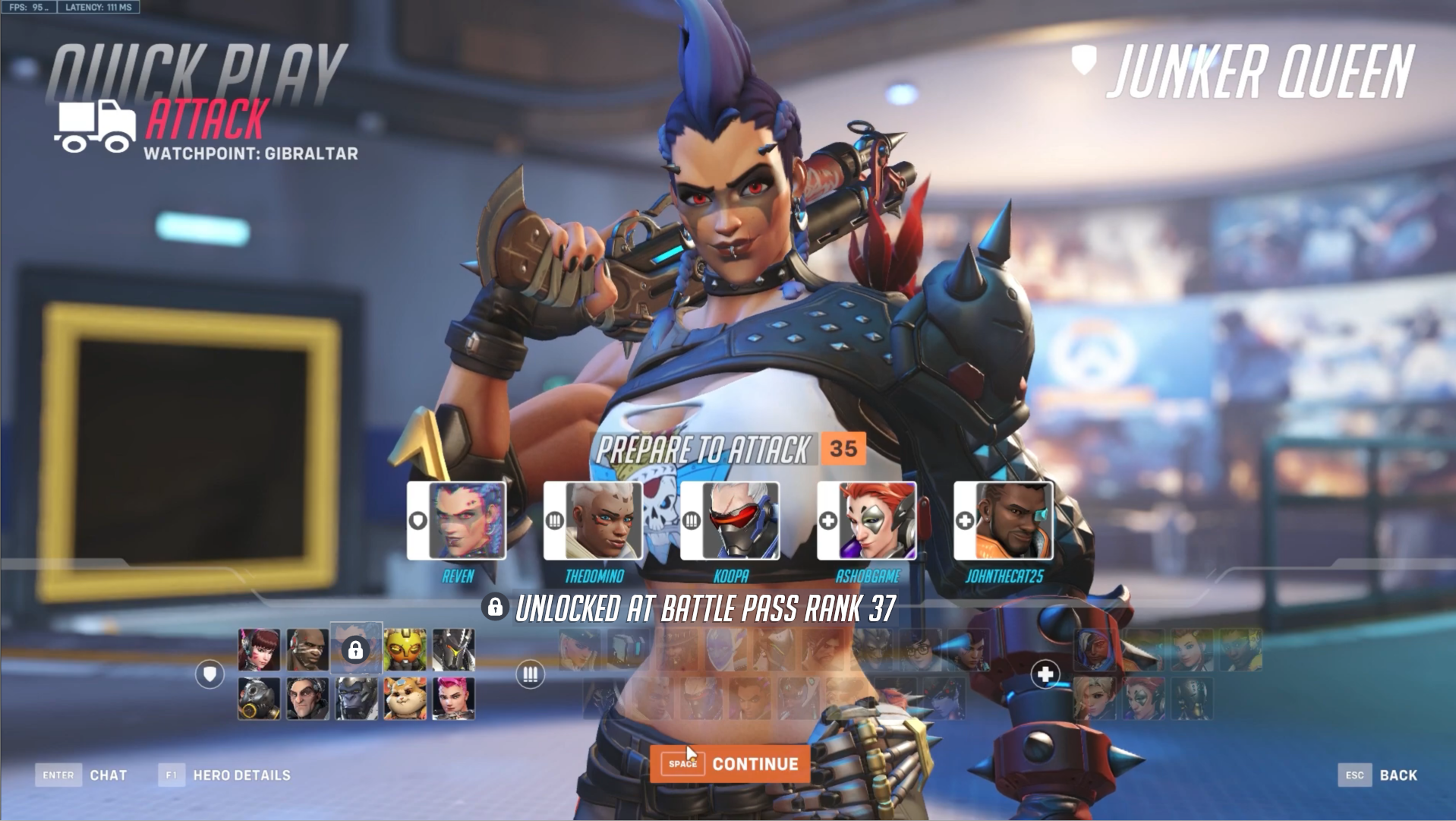Select Mercy in the support hero grid

click(1095, 699)
